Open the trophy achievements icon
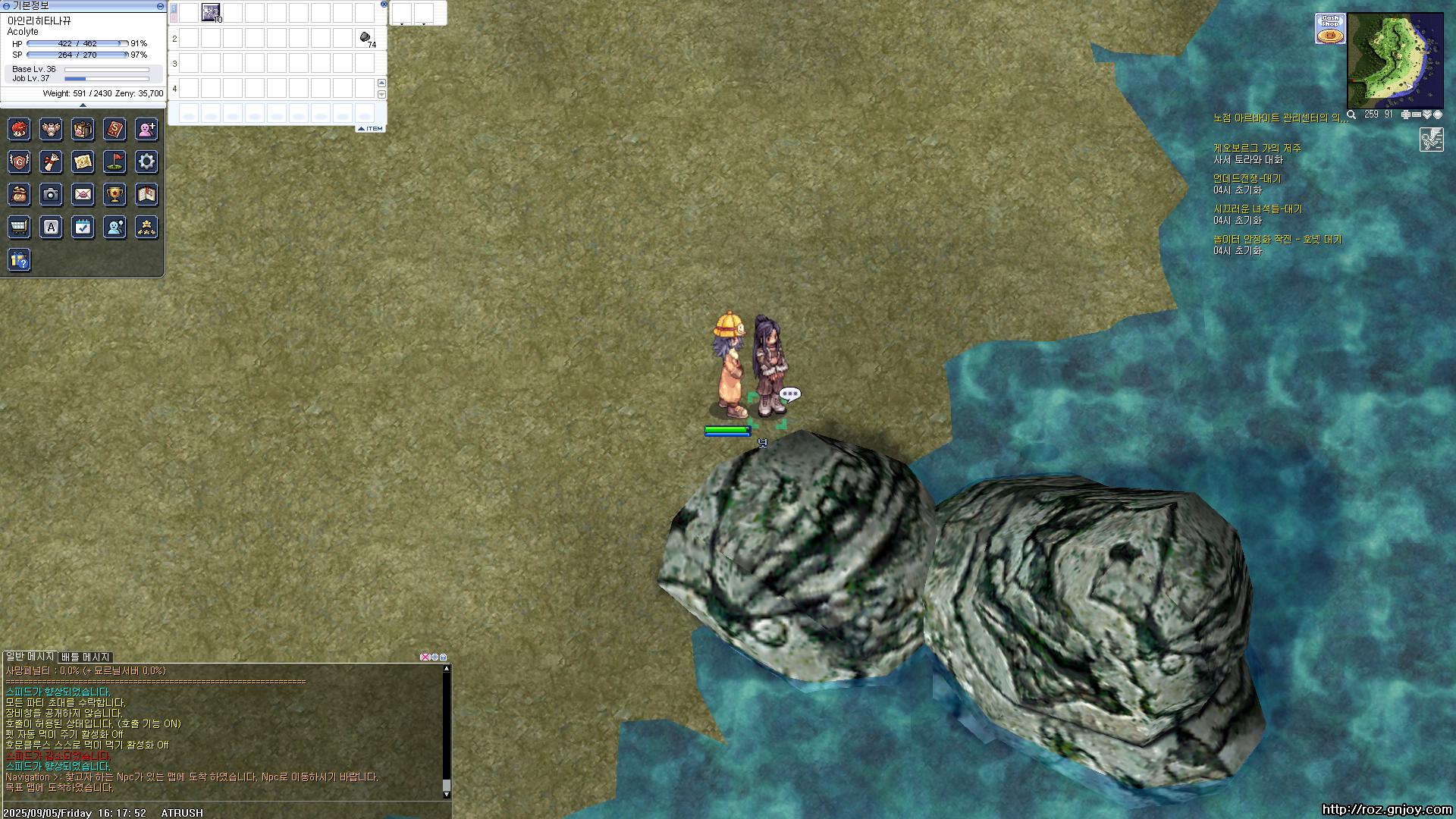Viewport: 1456px width, 819px height. (115, 195)
